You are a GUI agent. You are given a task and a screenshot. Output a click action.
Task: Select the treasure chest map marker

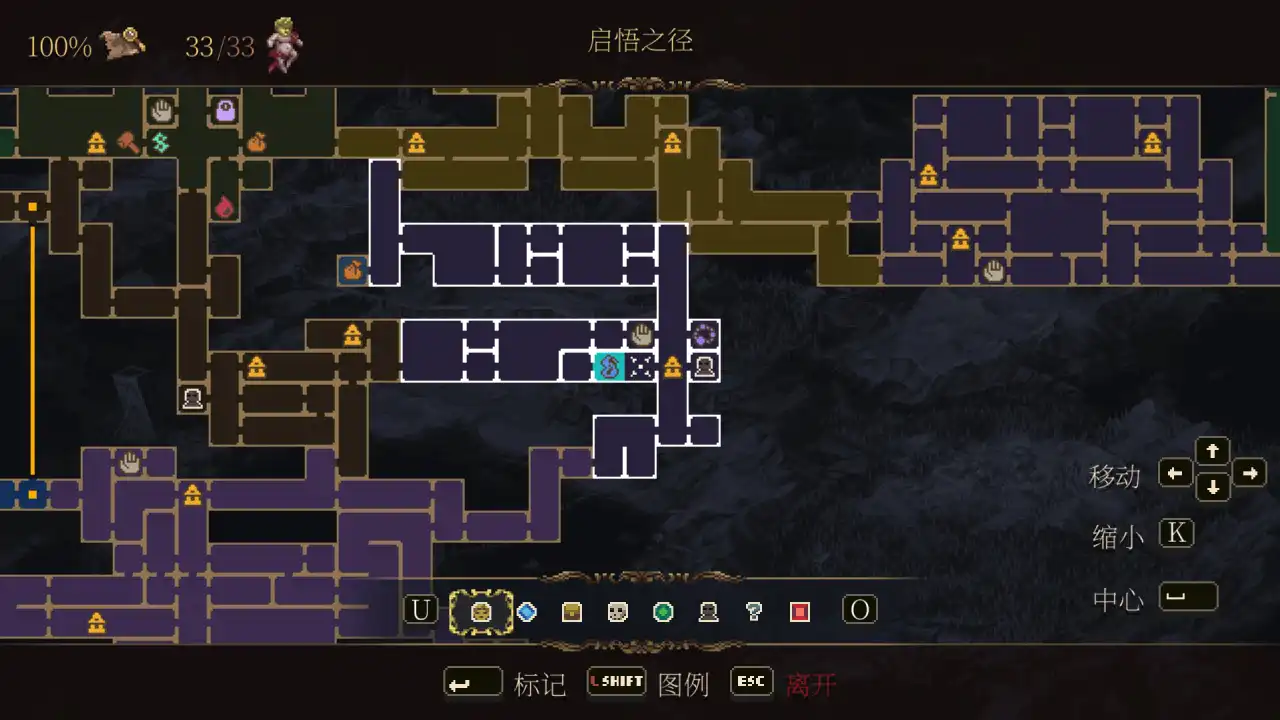570,610
